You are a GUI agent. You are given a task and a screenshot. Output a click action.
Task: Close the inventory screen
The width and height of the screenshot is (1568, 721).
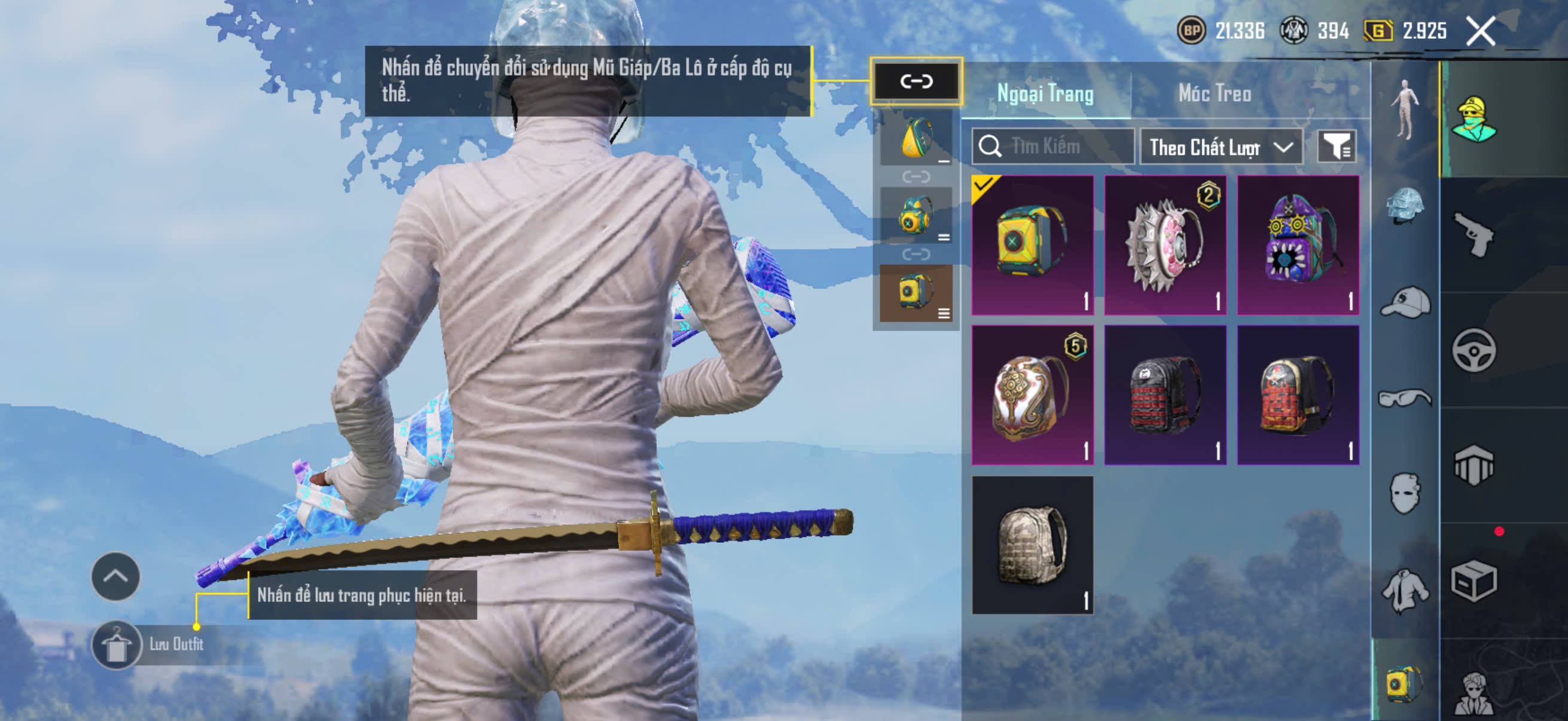coord(1480,31)
